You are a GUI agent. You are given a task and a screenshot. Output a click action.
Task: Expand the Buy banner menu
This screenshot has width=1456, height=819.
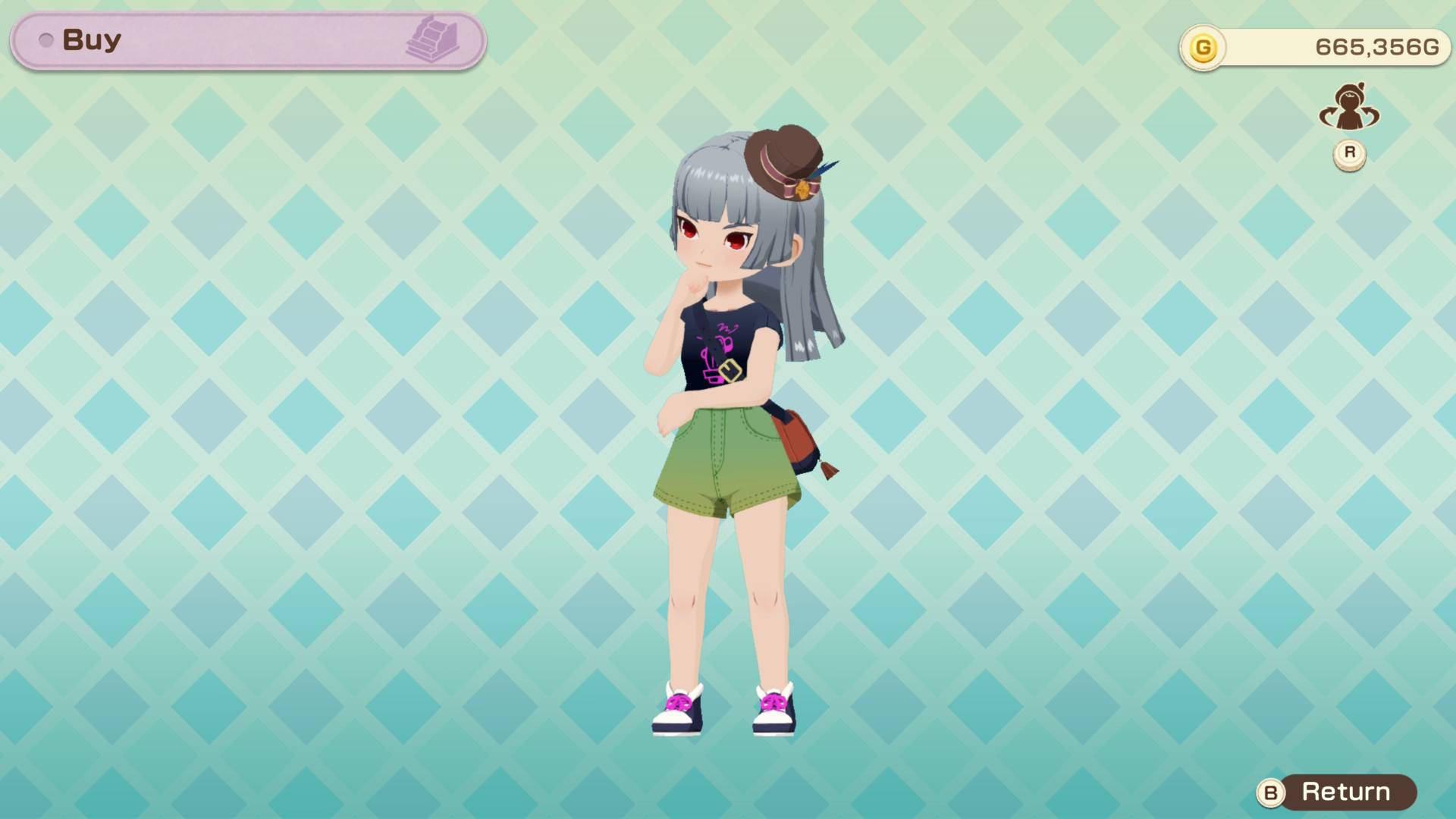246,39
